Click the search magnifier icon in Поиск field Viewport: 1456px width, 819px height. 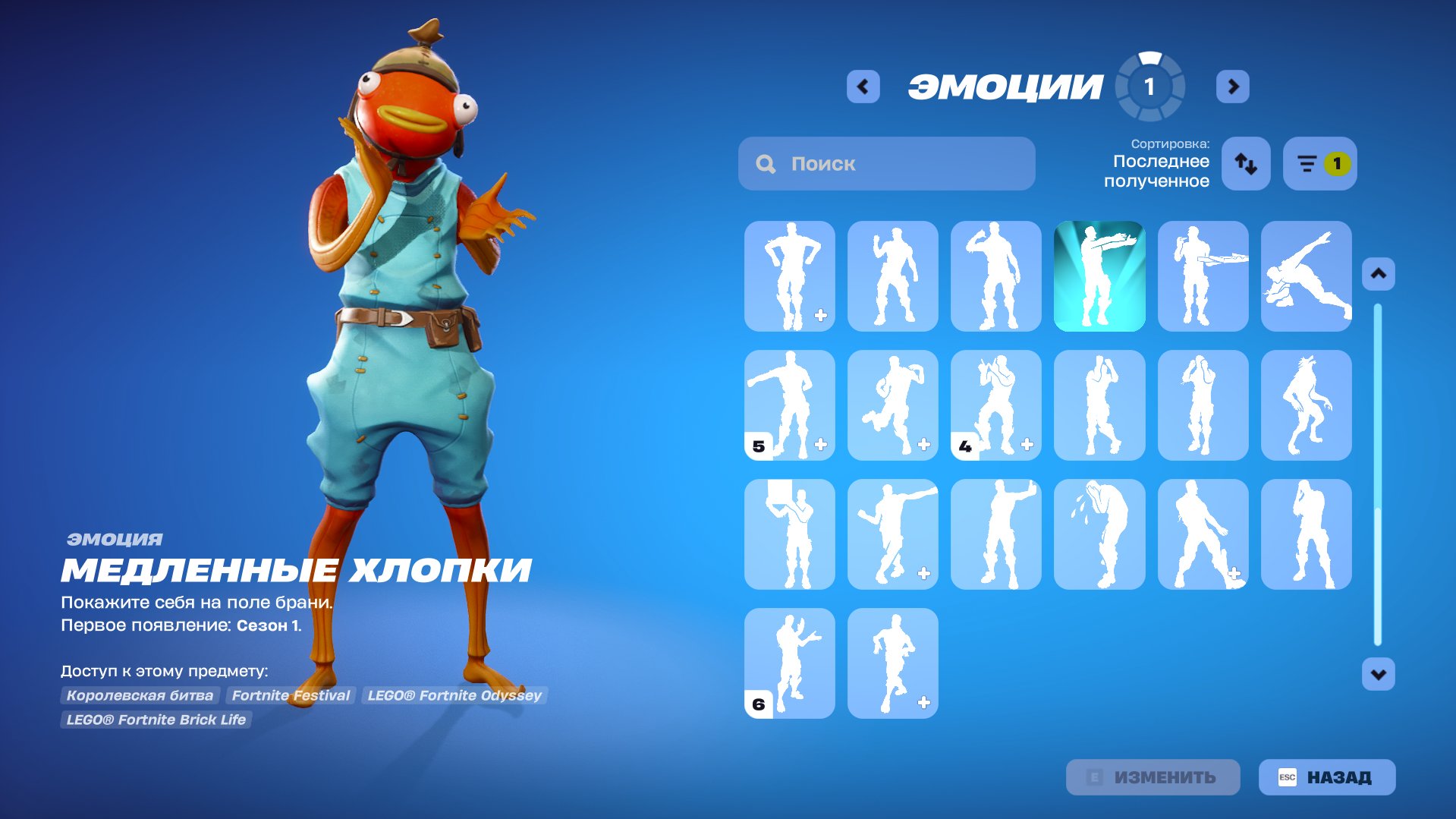(x=765, y=162)
